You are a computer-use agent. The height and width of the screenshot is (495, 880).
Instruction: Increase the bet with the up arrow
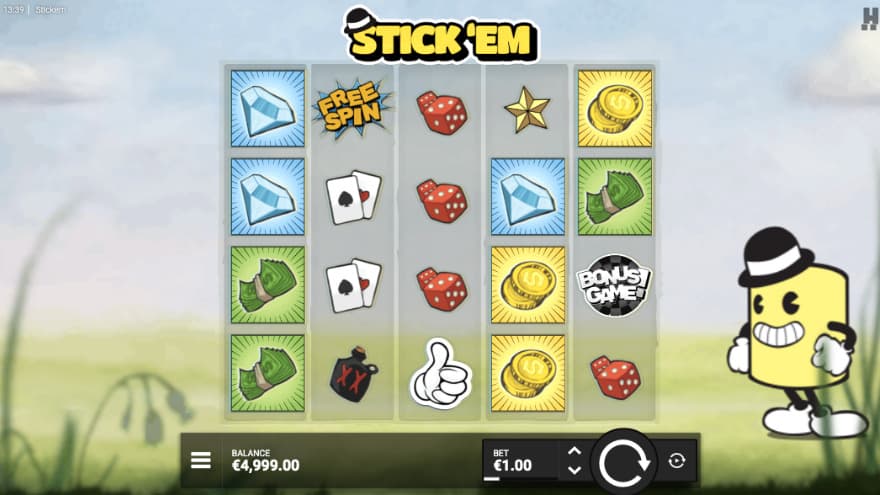click(574, 451)
